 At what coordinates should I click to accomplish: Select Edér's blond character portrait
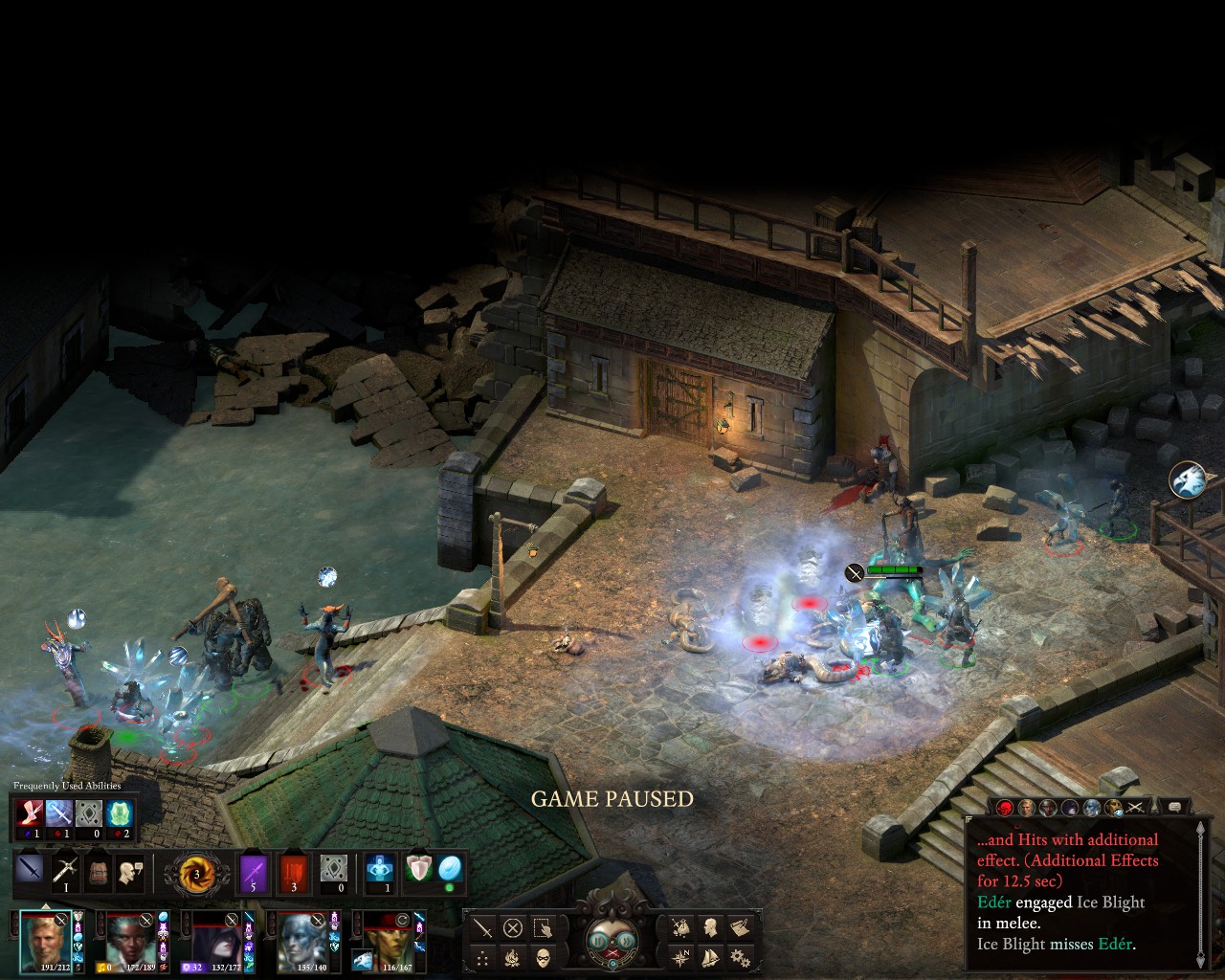click(x=45, y=940)
